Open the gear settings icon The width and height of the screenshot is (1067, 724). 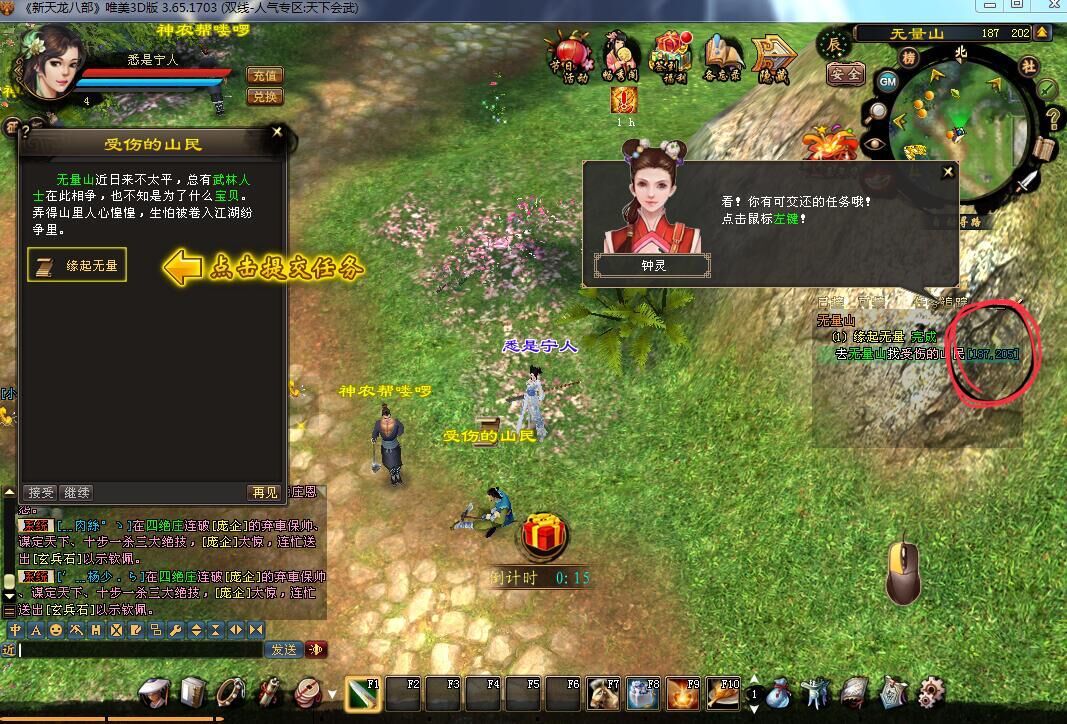point(931,692)
